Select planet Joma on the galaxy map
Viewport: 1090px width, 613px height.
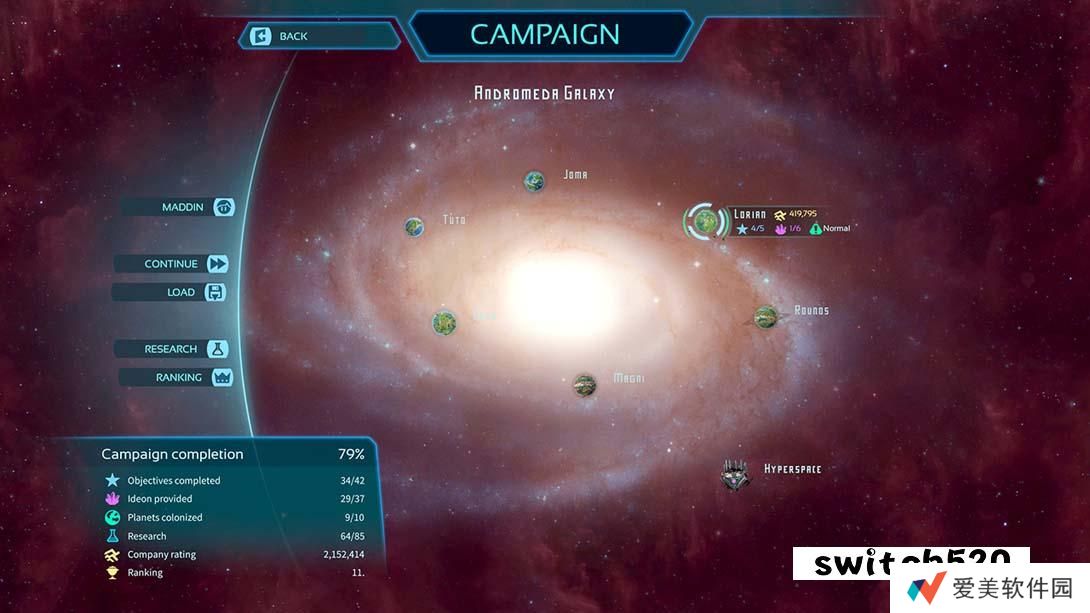535,181
